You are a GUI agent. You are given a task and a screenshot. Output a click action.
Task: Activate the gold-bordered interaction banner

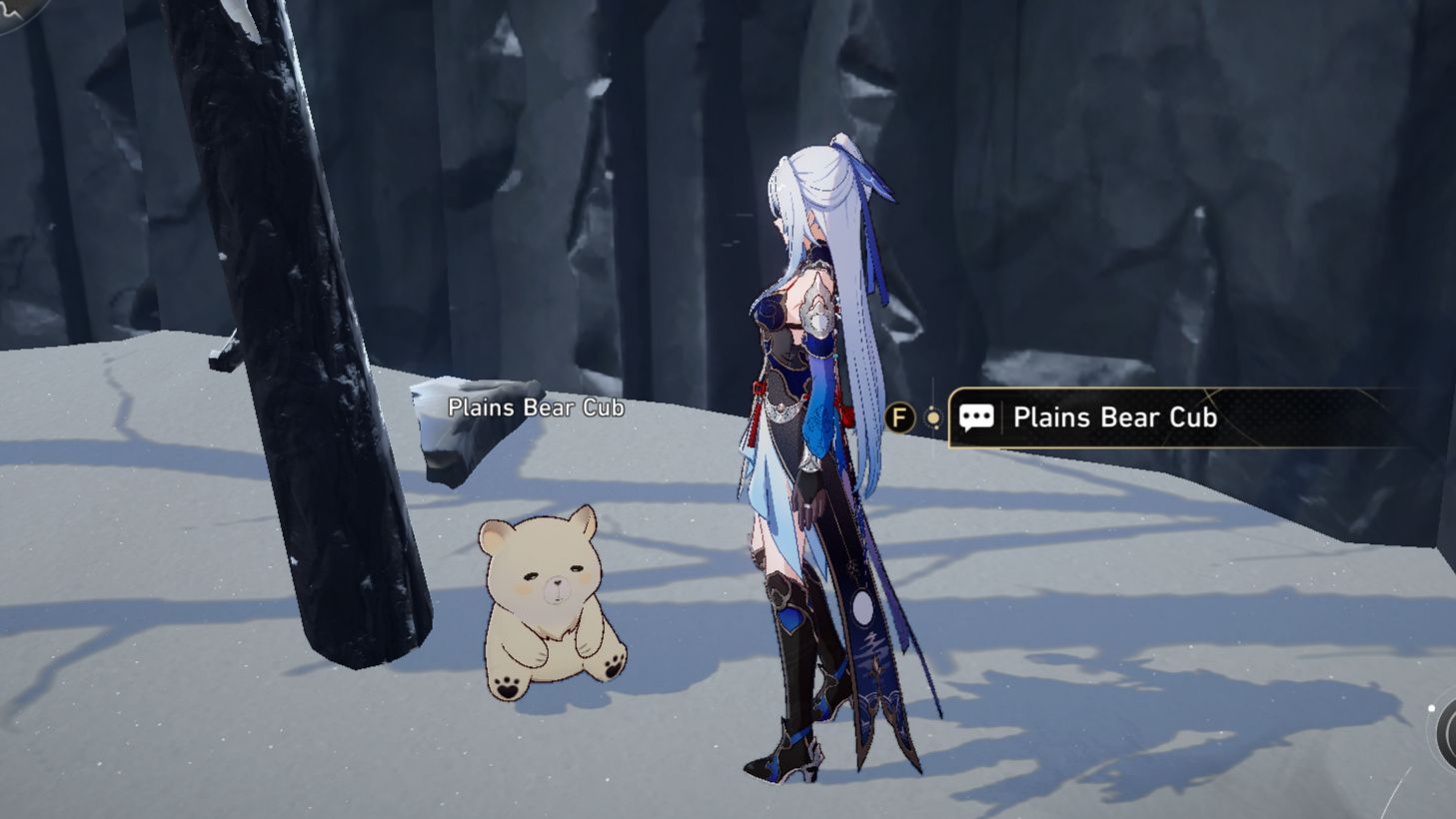1149,417
